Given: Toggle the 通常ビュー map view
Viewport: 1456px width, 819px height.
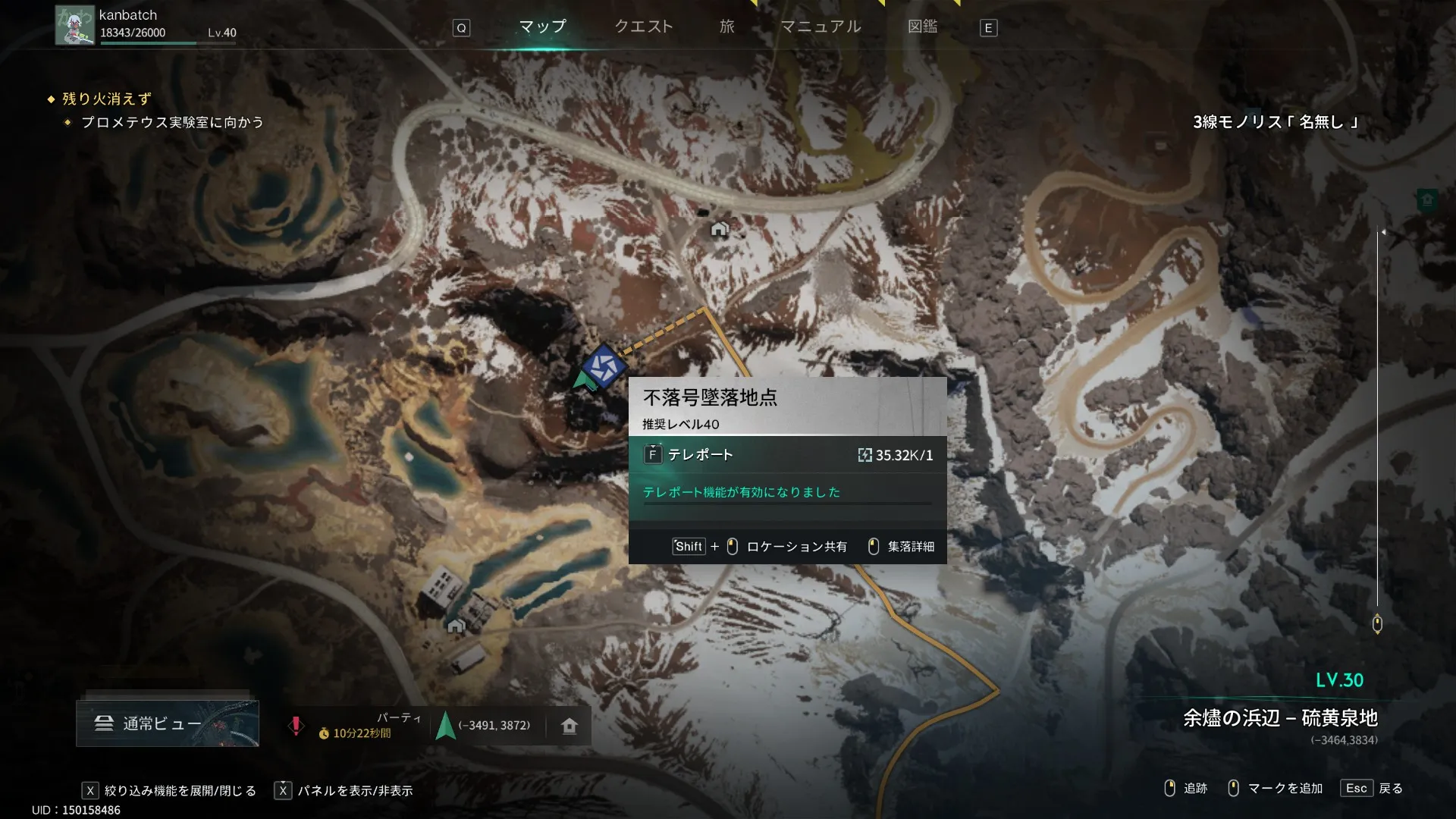Looking at the screenshot, I should point(167,723).
